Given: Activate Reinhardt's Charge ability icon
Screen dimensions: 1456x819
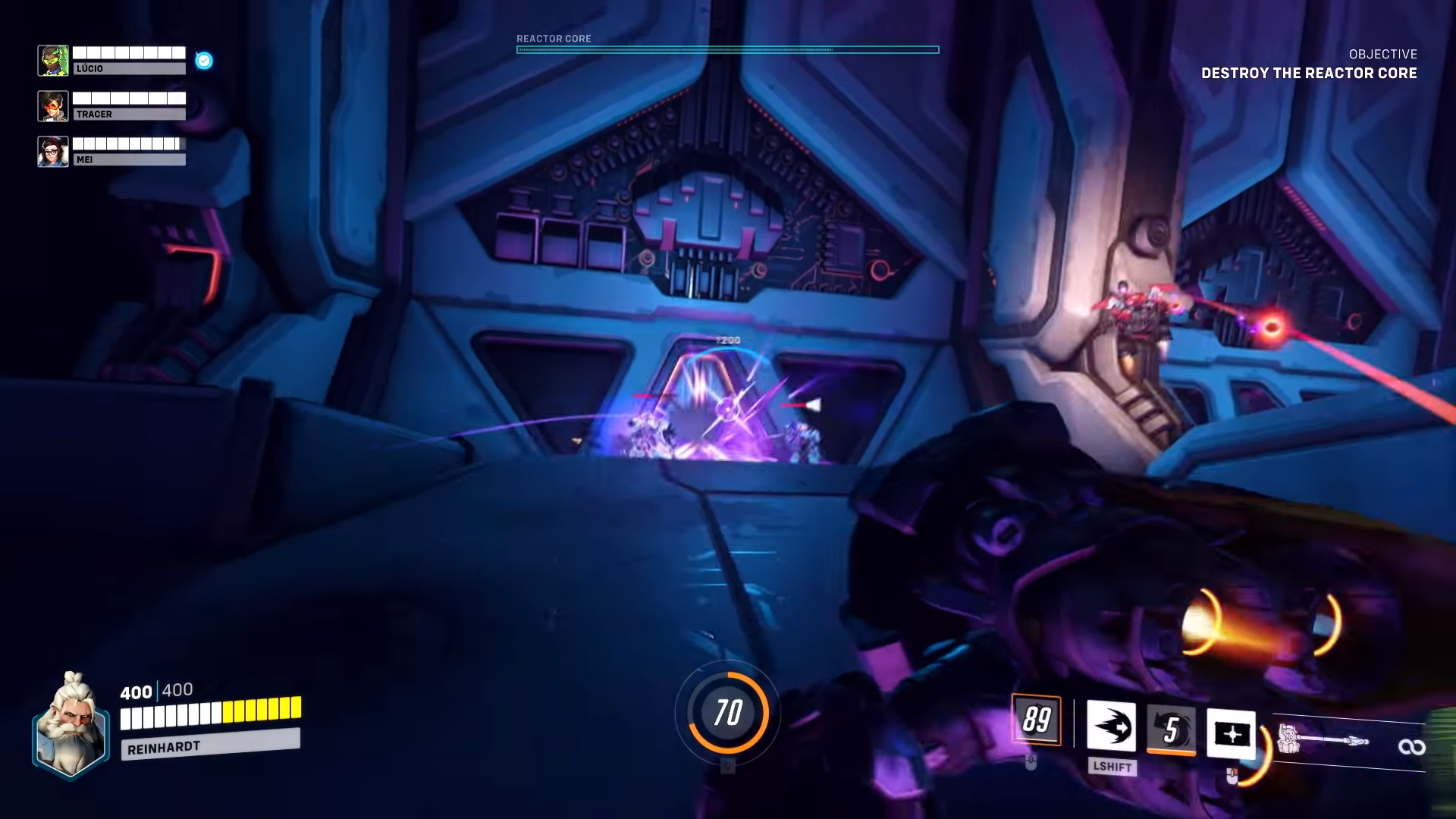Looking at the screenshot, I should (1111, 727).
